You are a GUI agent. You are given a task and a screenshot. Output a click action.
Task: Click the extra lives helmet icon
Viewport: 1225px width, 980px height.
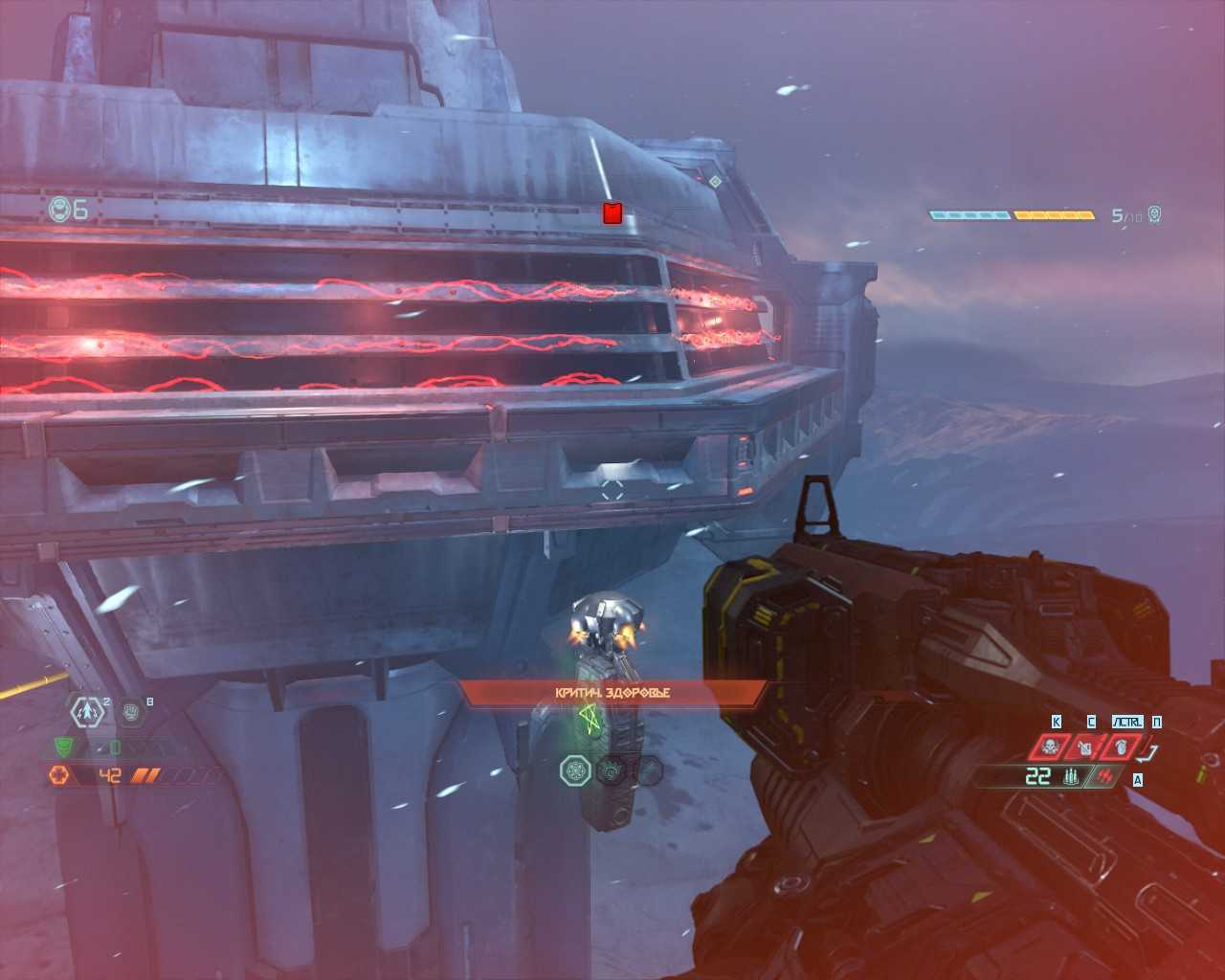(x=60, y=209)
